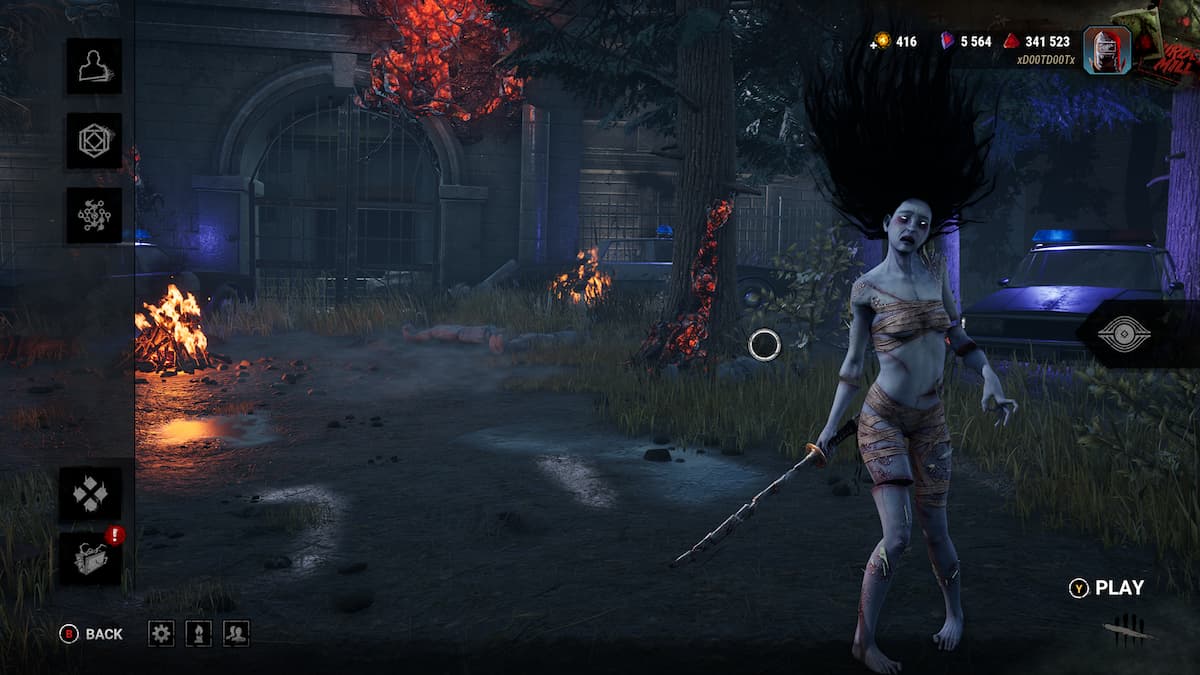Open the gift box icon with alert
This screenshot has height=675, width=1200.
(91, 559)
